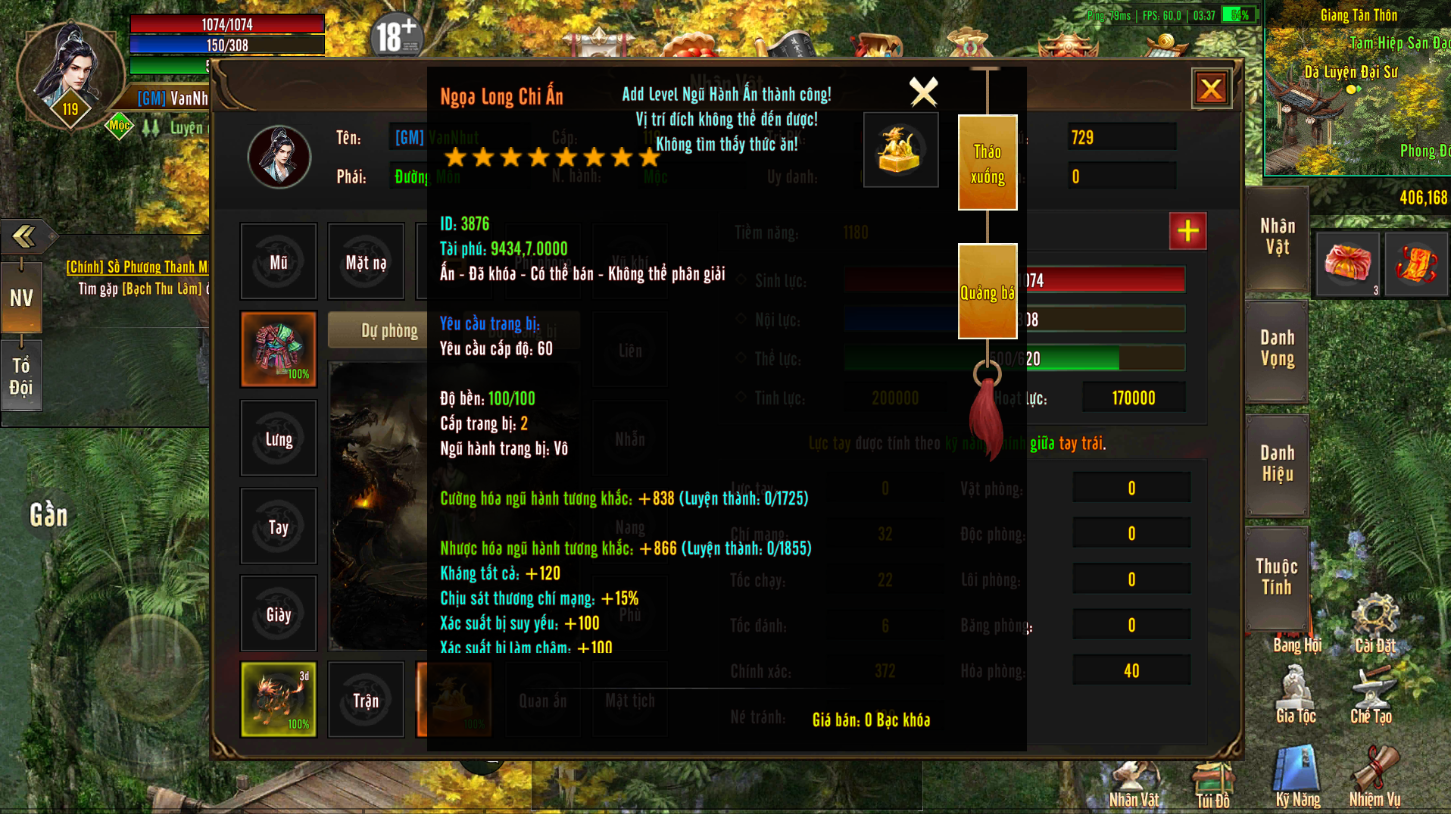Choose the mount slot with horse icon
The image size is (1451, 814).
click(278, 699)
